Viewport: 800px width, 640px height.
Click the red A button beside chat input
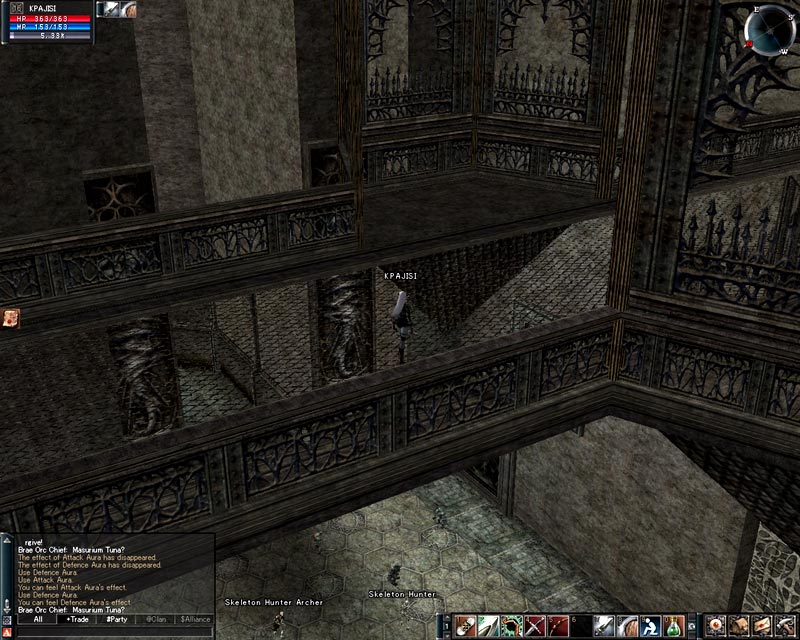tap(8, 632)
